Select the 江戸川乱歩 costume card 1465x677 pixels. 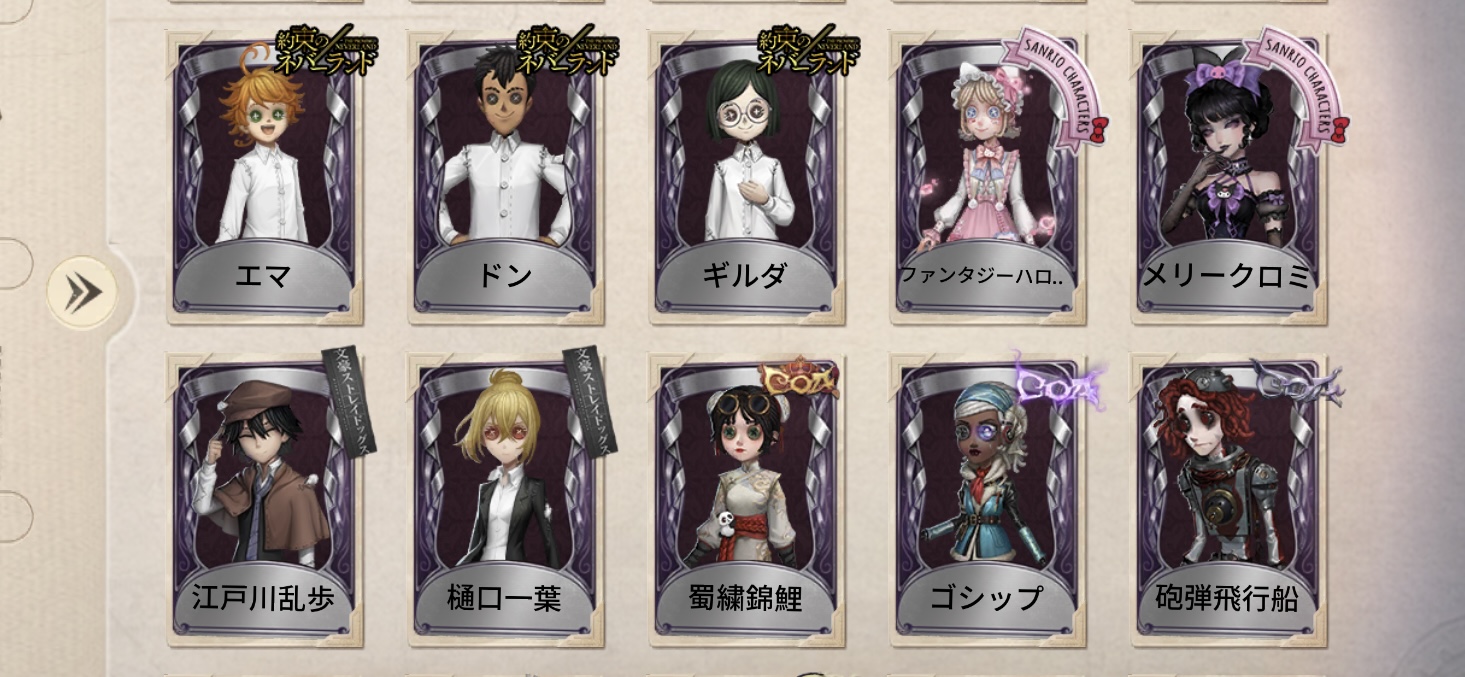pos(263,500)
